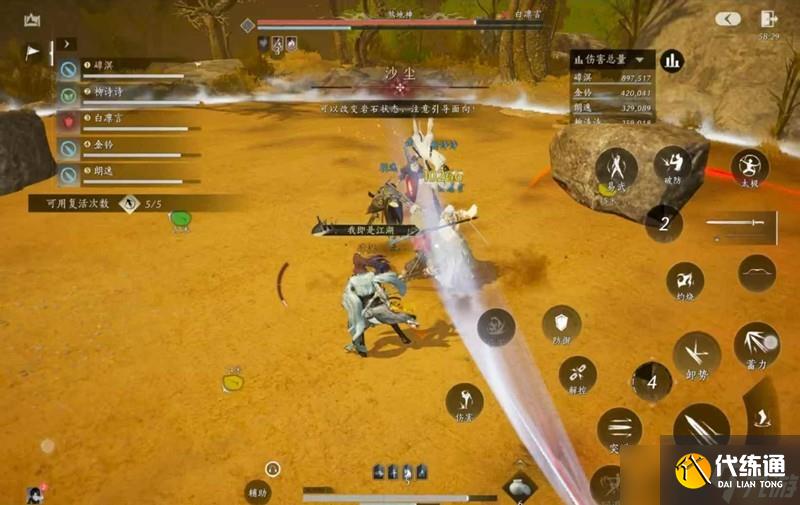Expand the team panel arrow tab

click(65, 44)
